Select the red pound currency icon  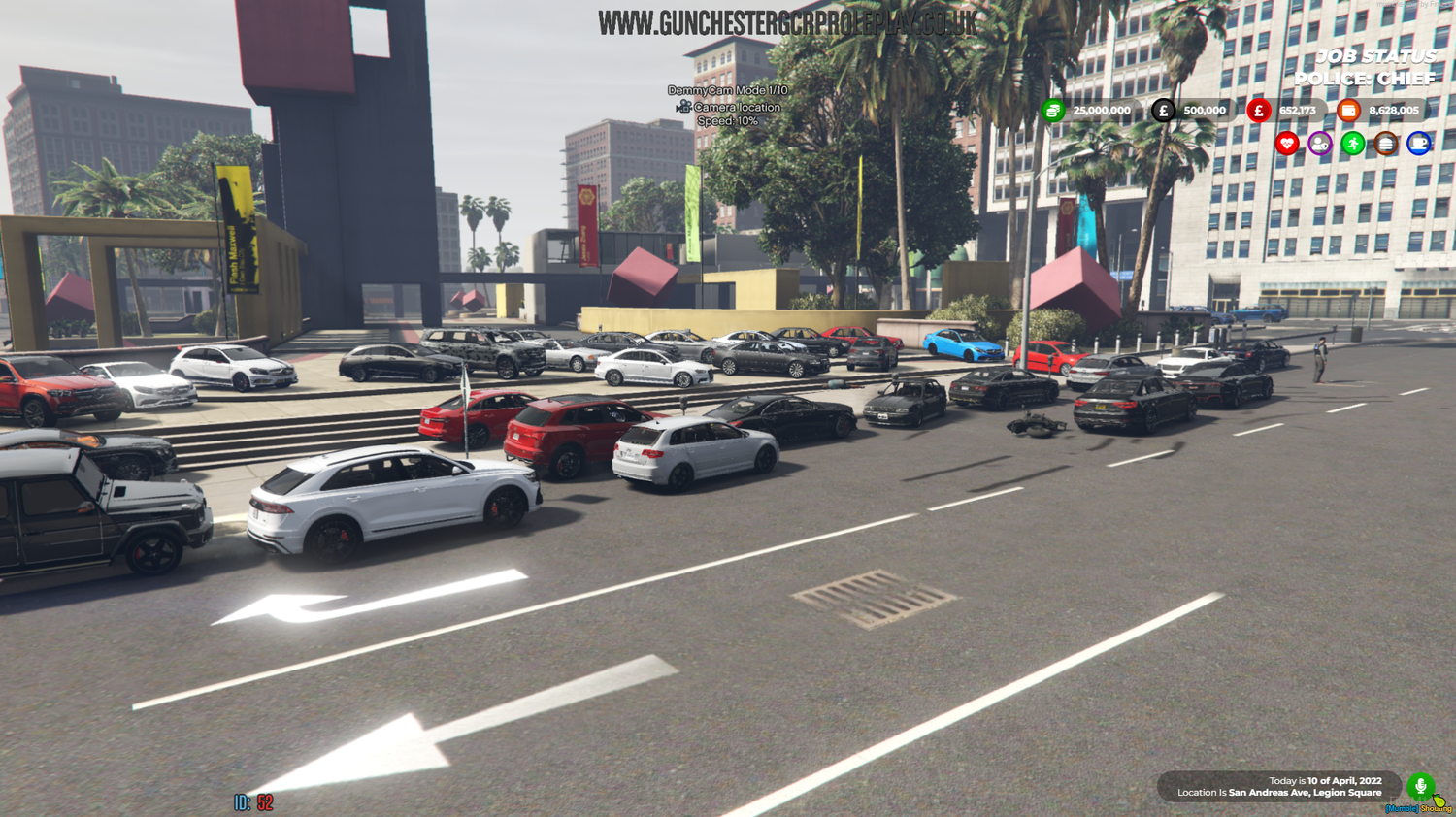(1259, 111)
